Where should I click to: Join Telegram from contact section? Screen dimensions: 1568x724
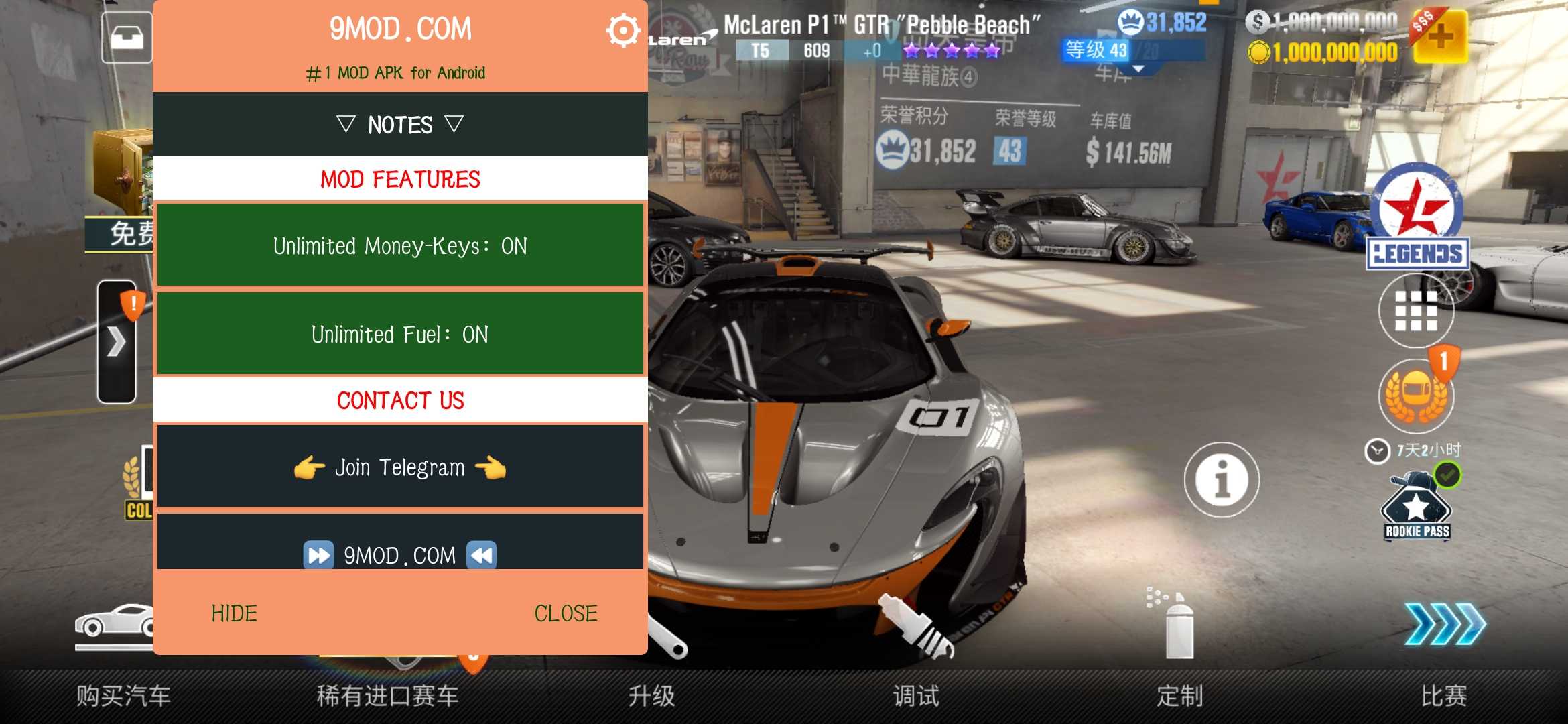(x=400, y=467)
